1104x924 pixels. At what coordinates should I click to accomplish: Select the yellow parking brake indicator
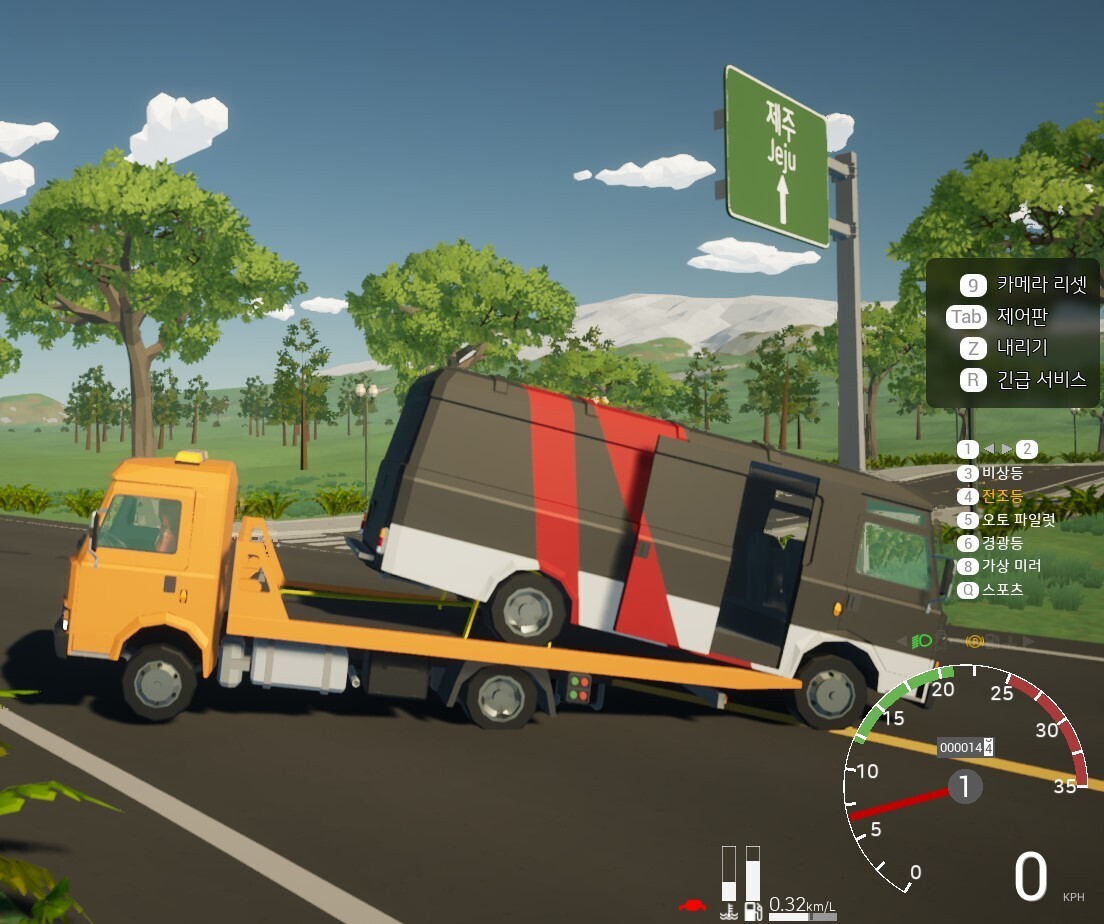(x=976, y=640)
